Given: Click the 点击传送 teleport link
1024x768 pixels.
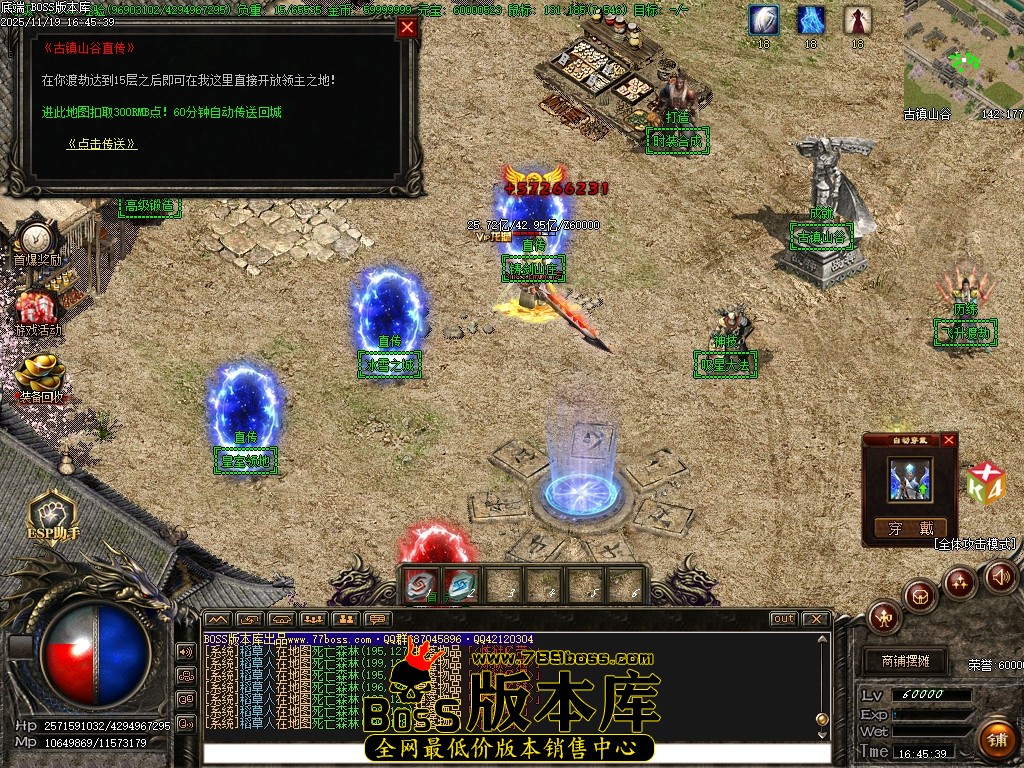Looking at the screenshot, I should (x=102, y=144).
